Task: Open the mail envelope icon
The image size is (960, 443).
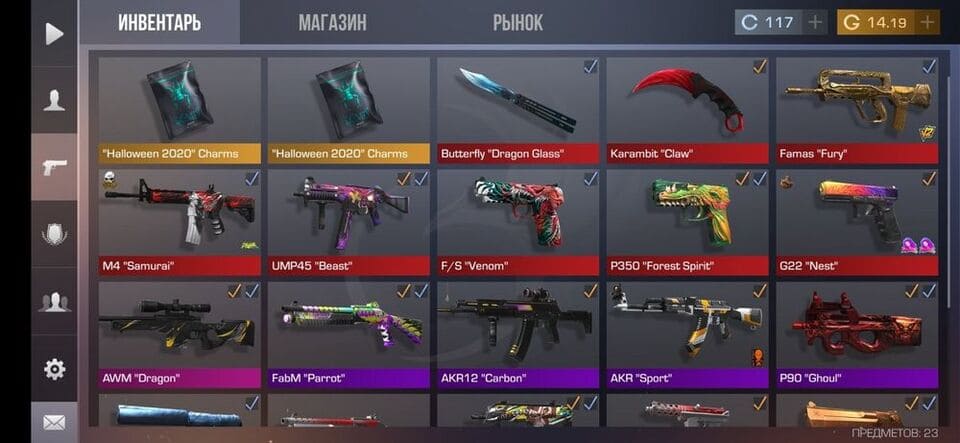Action: pos(54,423)
